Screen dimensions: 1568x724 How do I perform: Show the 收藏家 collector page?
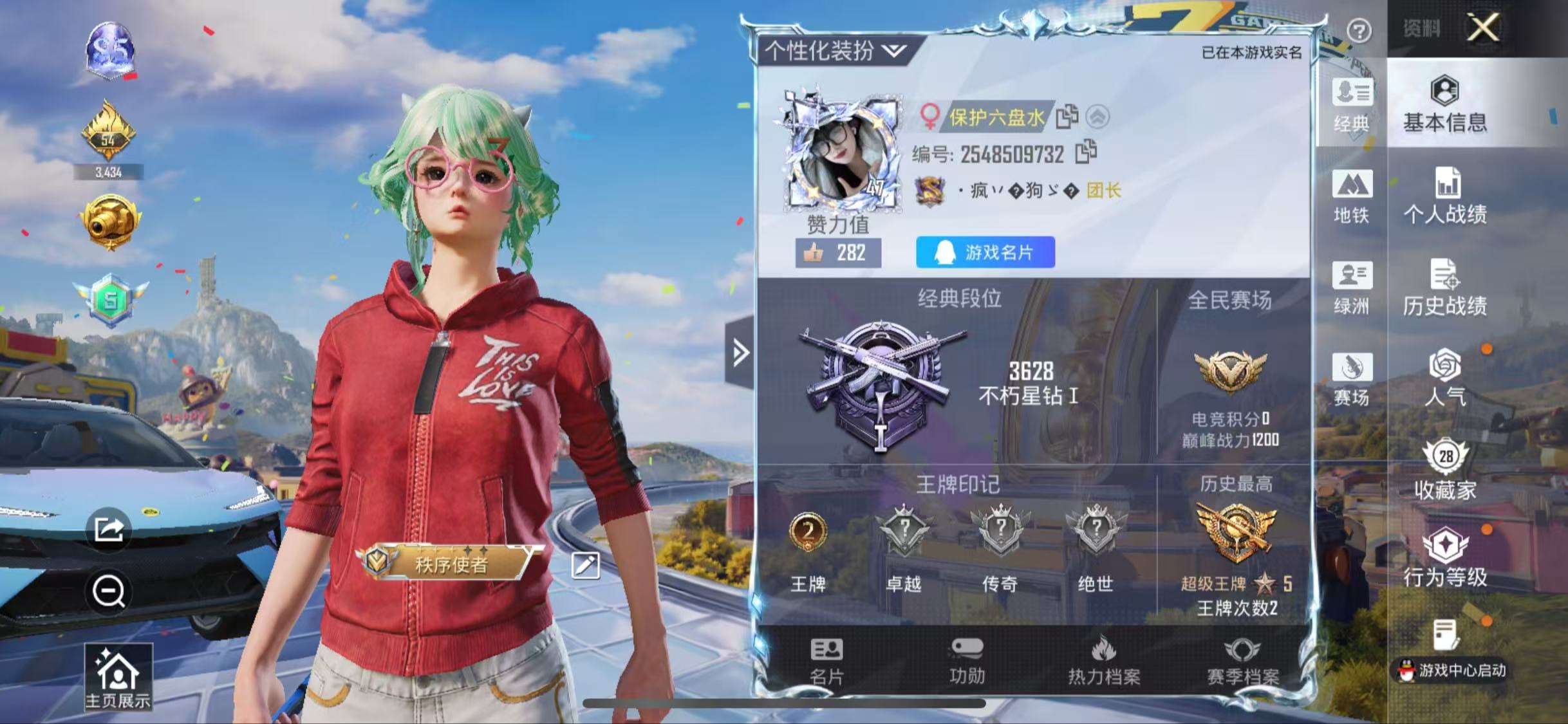point(1445,470)
